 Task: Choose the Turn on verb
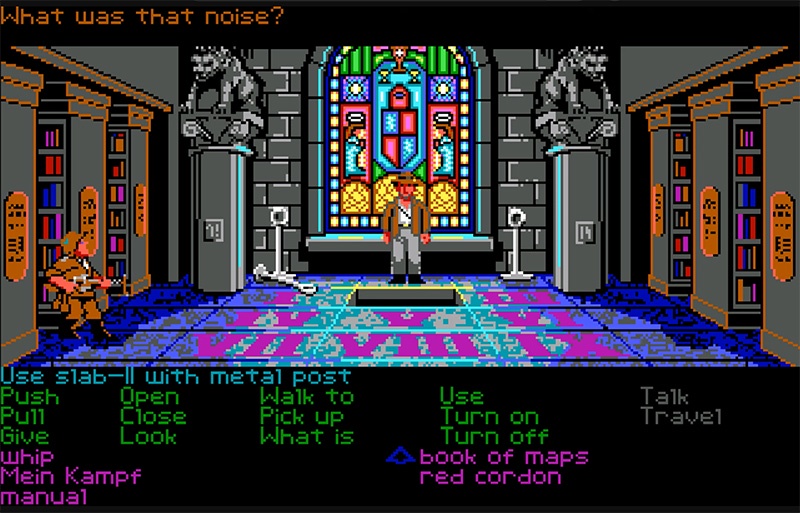coord(489,417)
